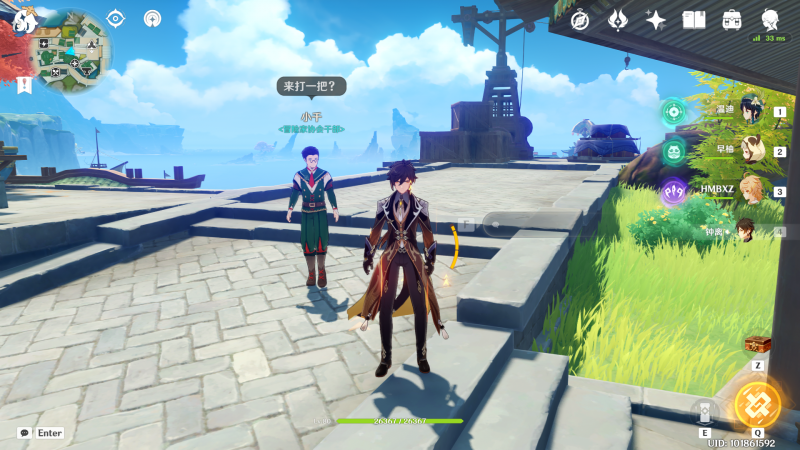Use the treasure chest gadget
This screenshot has width=800, height=450.
[758, 344]
